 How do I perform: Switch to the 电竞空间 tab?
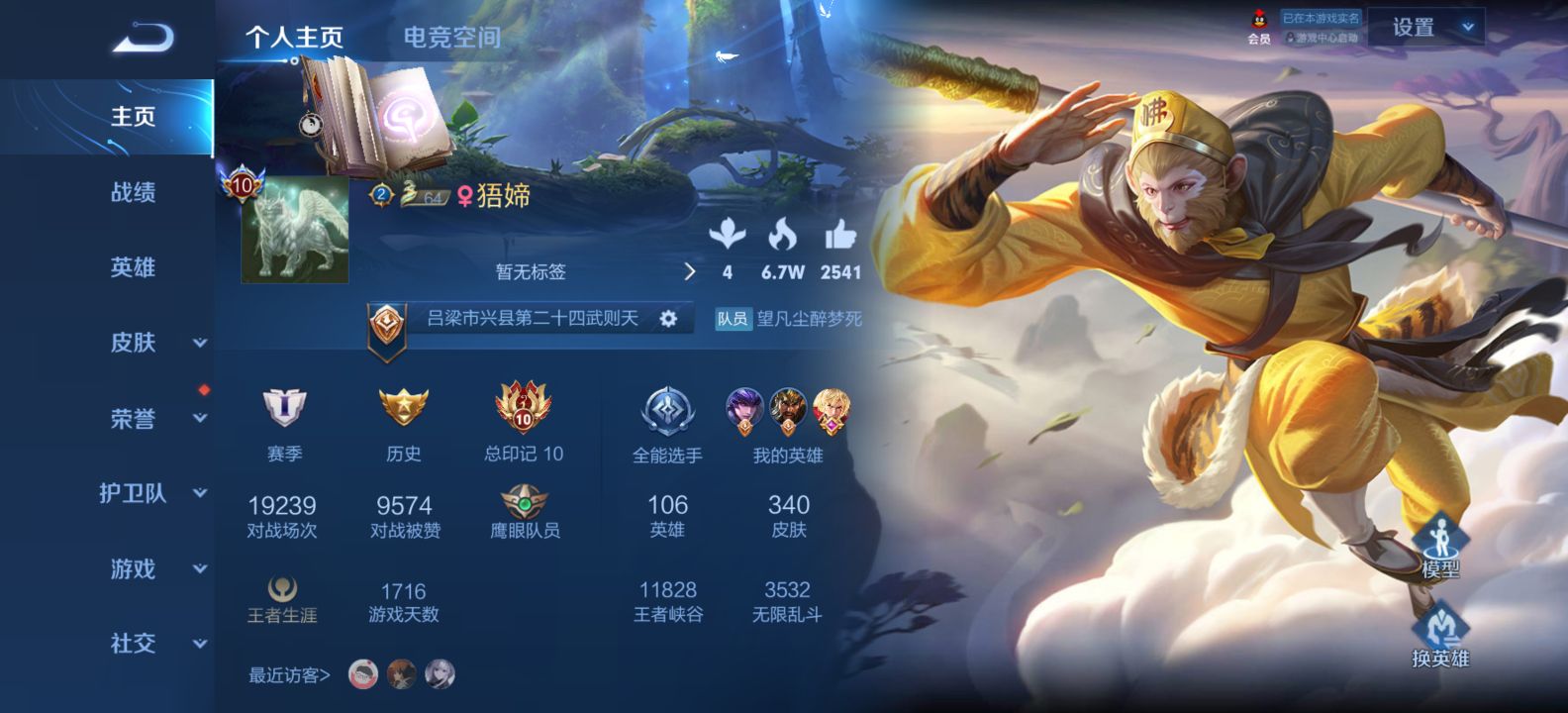coord(450,38)
